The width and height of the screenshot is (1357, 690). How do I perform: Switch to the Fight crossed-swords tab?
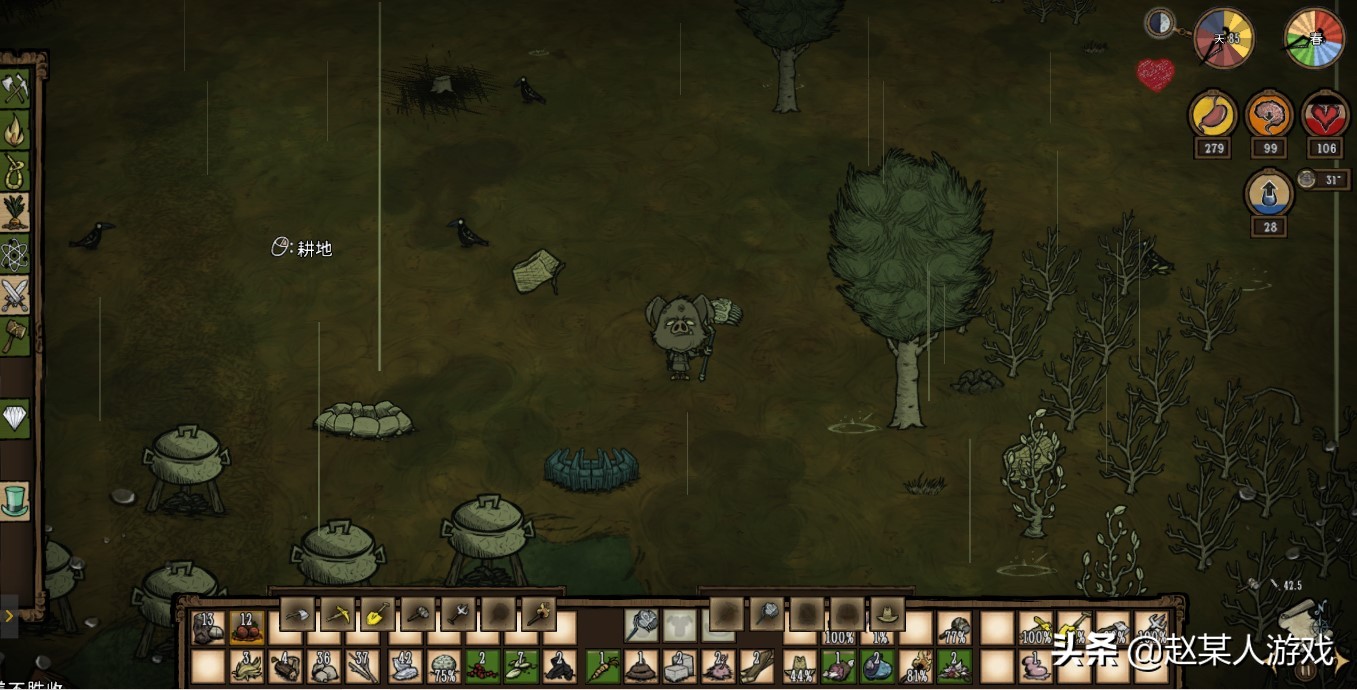point(15,295)
